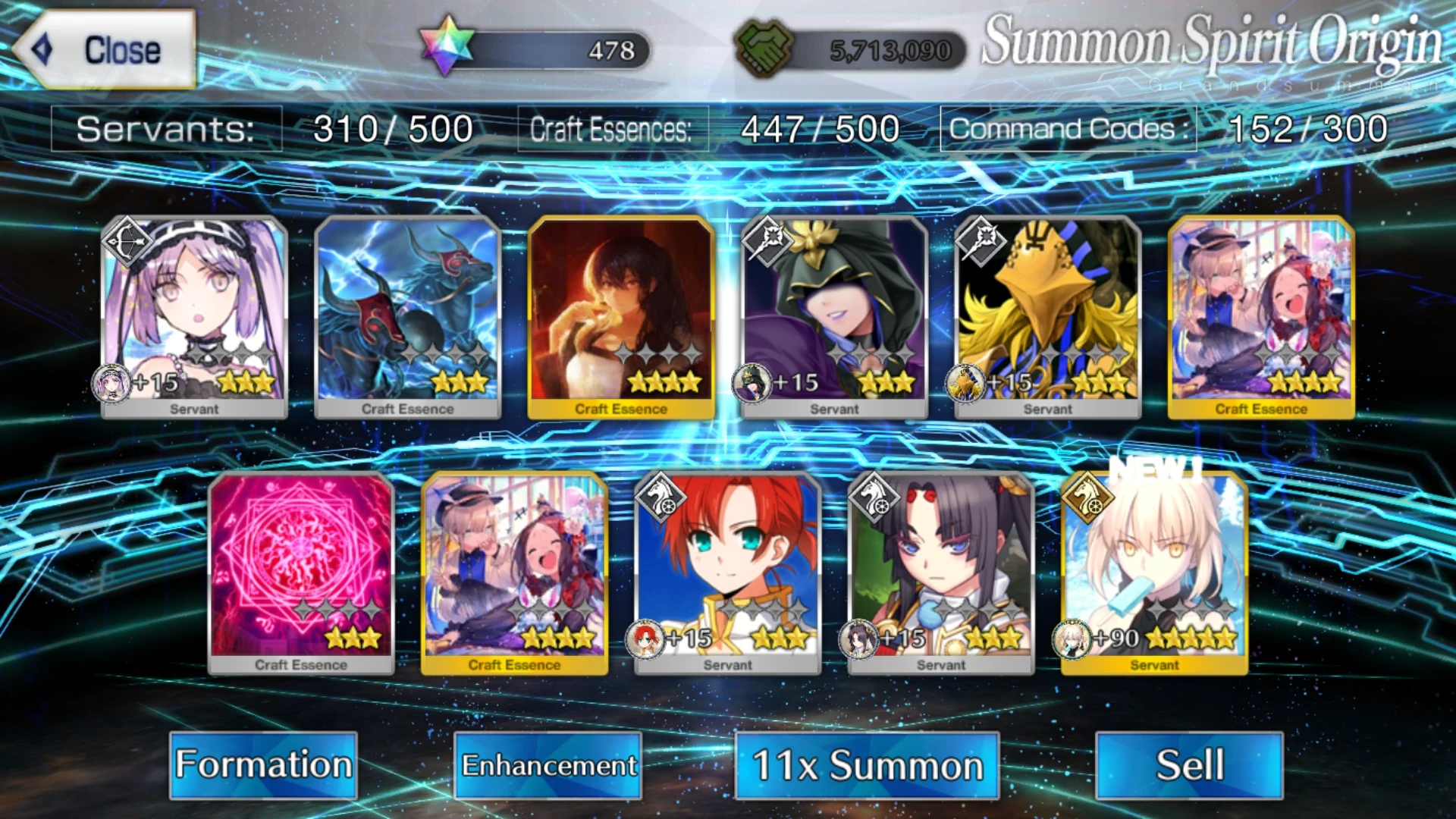Tap Euryale's portrait medallion showing +15

(114, 384)
